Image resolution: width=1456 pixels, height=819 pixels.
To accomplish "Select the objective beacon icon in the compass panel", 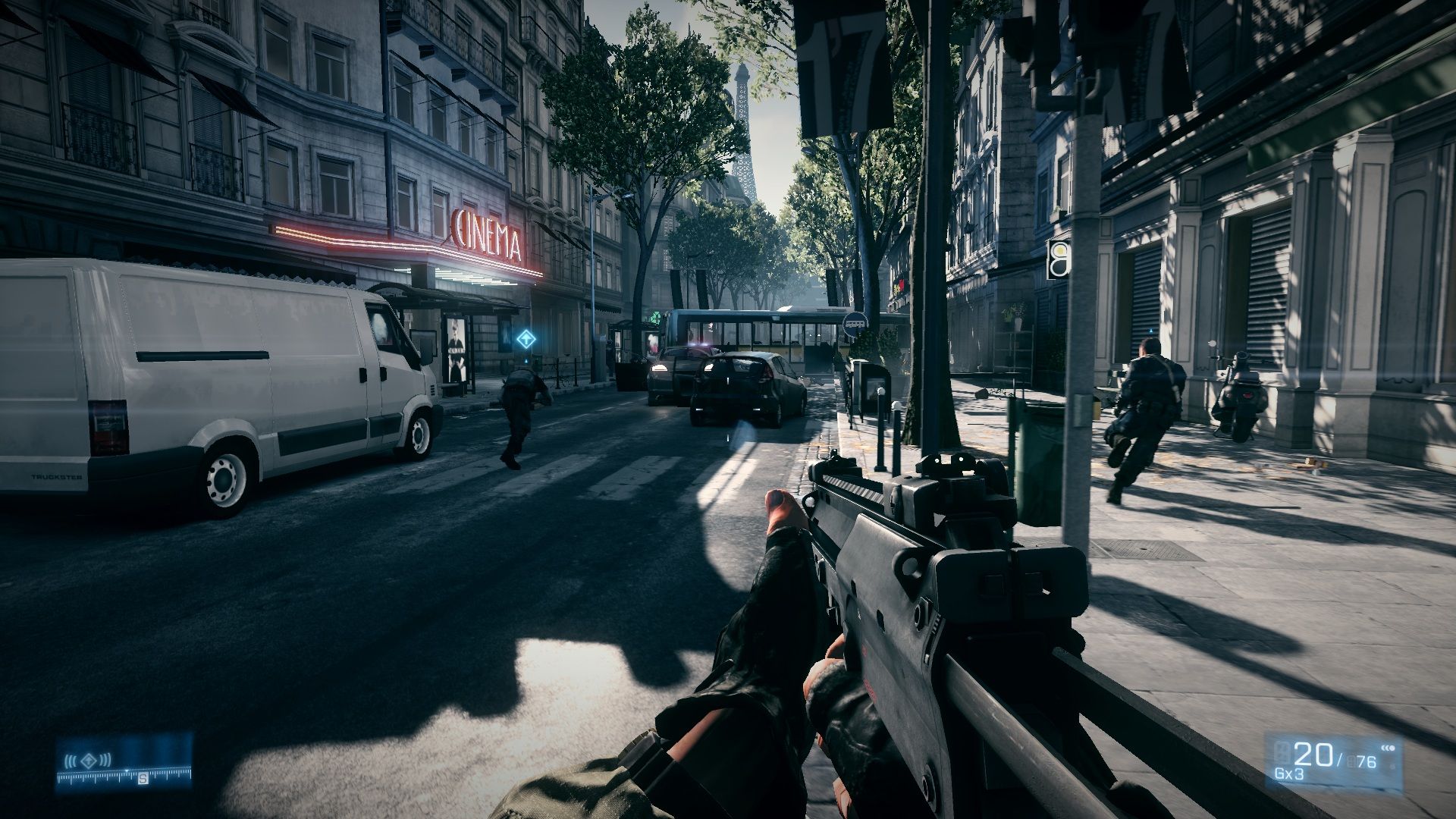I will click(x=89, y=759).
